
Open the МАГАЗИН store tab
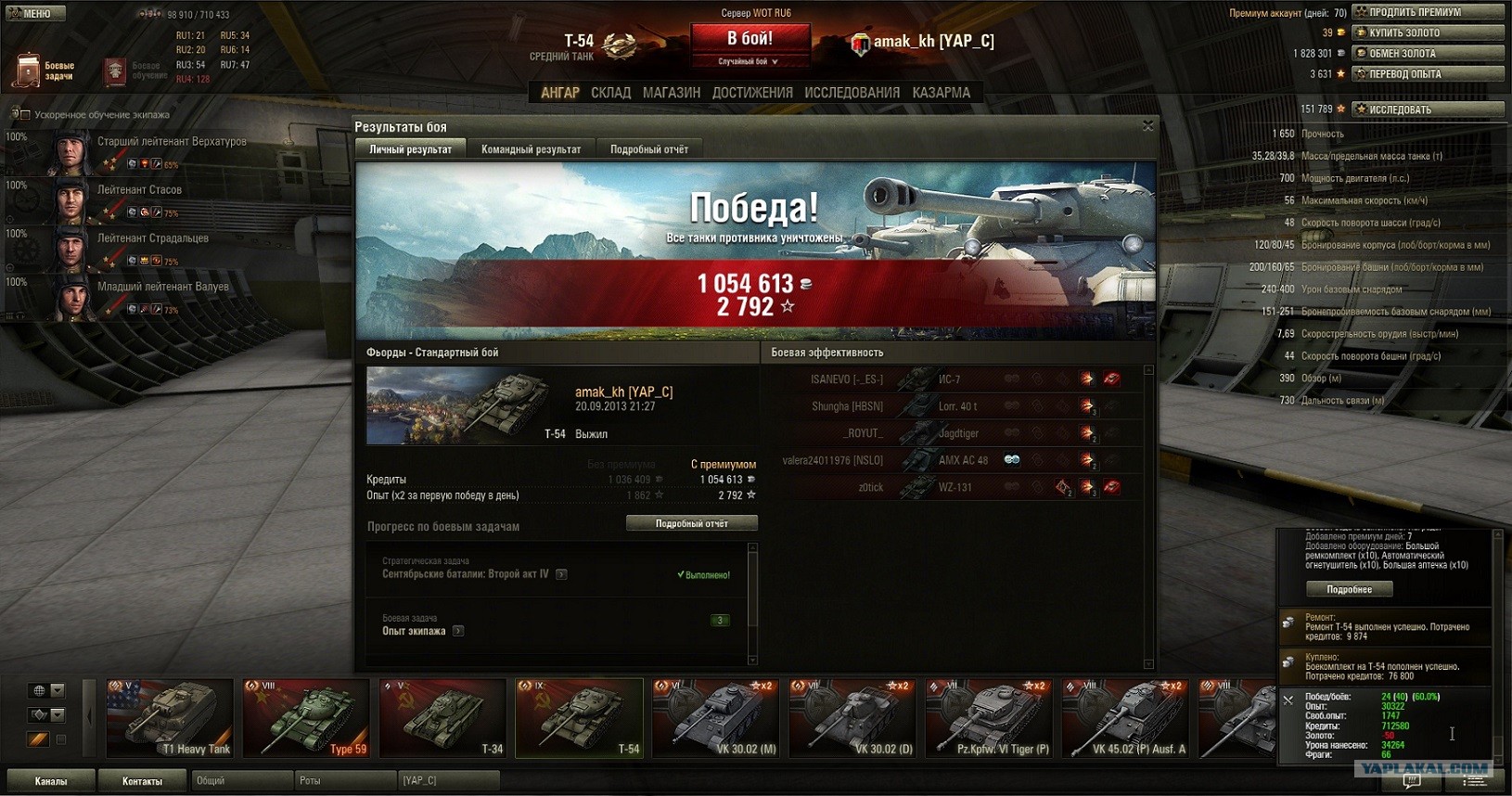coord(671,93)
